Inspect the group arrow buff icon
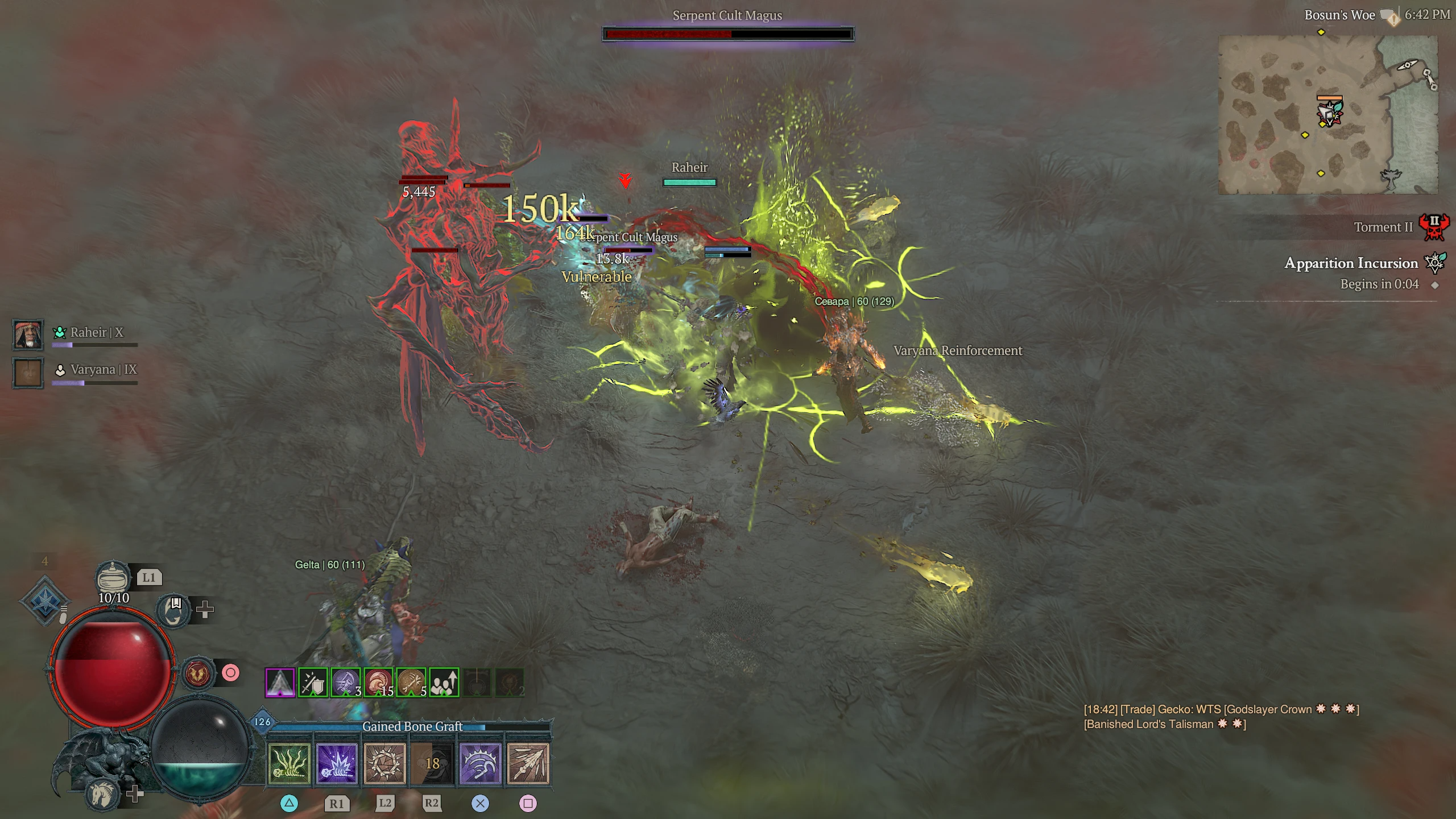 click(x=444, y=682)
